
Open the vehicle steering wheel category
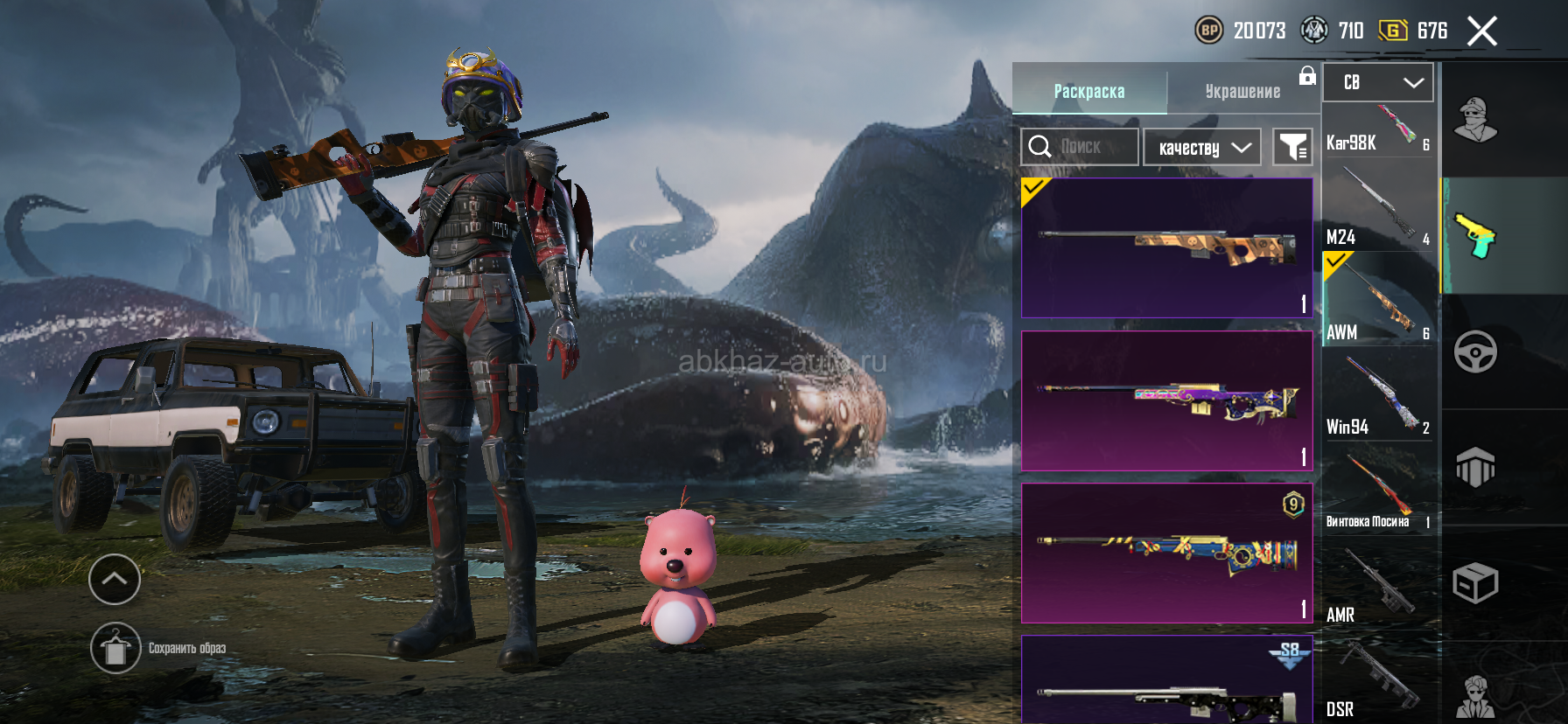click(1475, 352)
